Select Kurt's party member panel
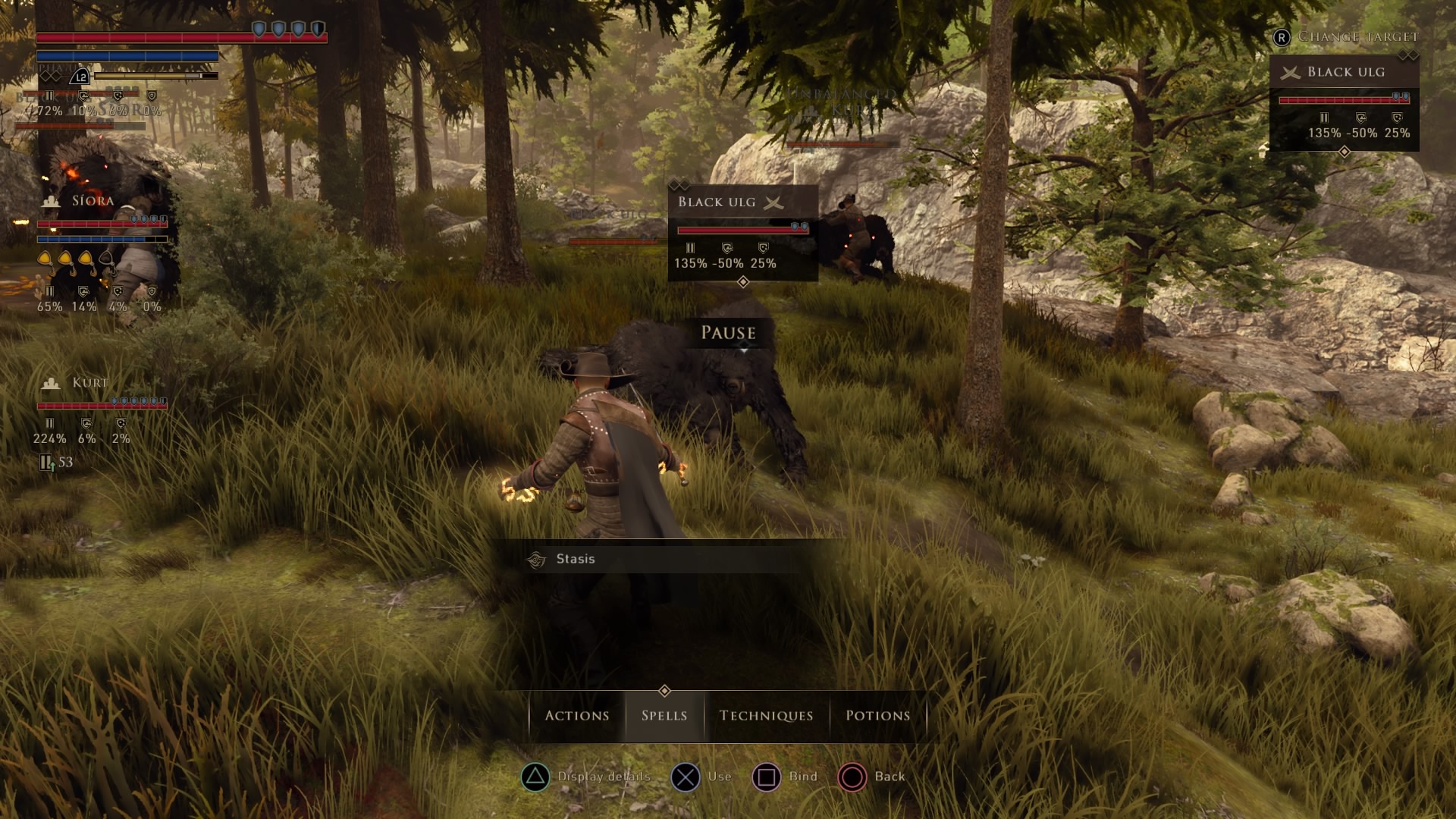 pyautogui.click(x=100, y=413)
